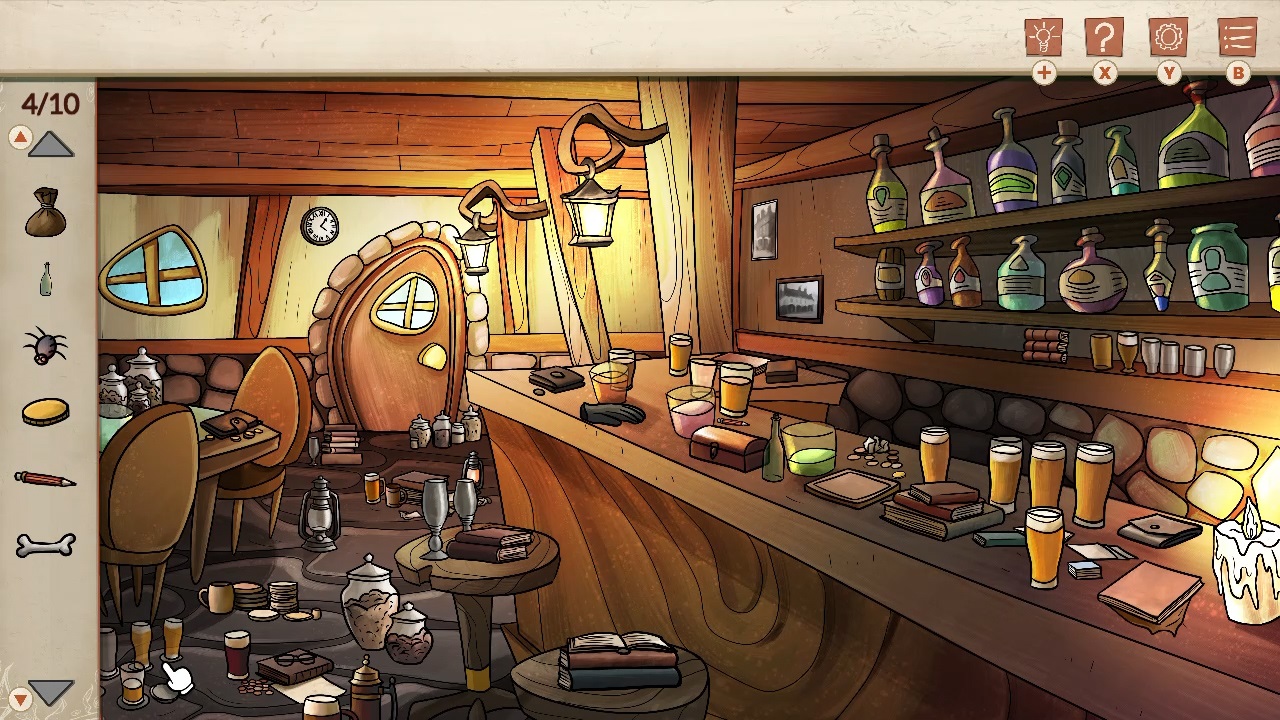Open the objects list icon

pos(1236,37)
